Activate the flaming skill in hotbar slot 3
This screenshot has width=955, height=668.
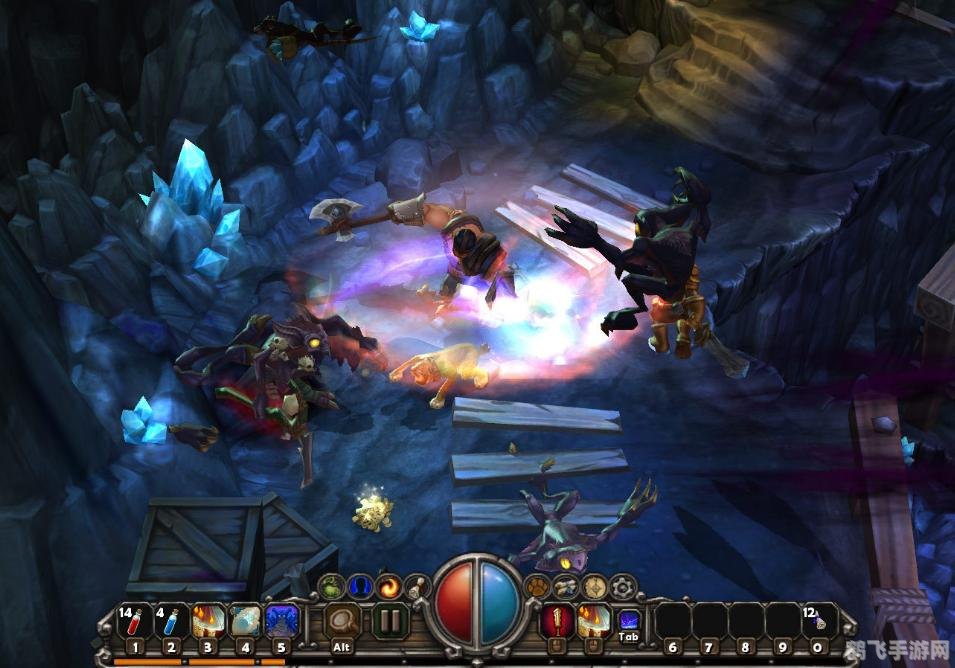pyautogui.click(x=208, y=623)
